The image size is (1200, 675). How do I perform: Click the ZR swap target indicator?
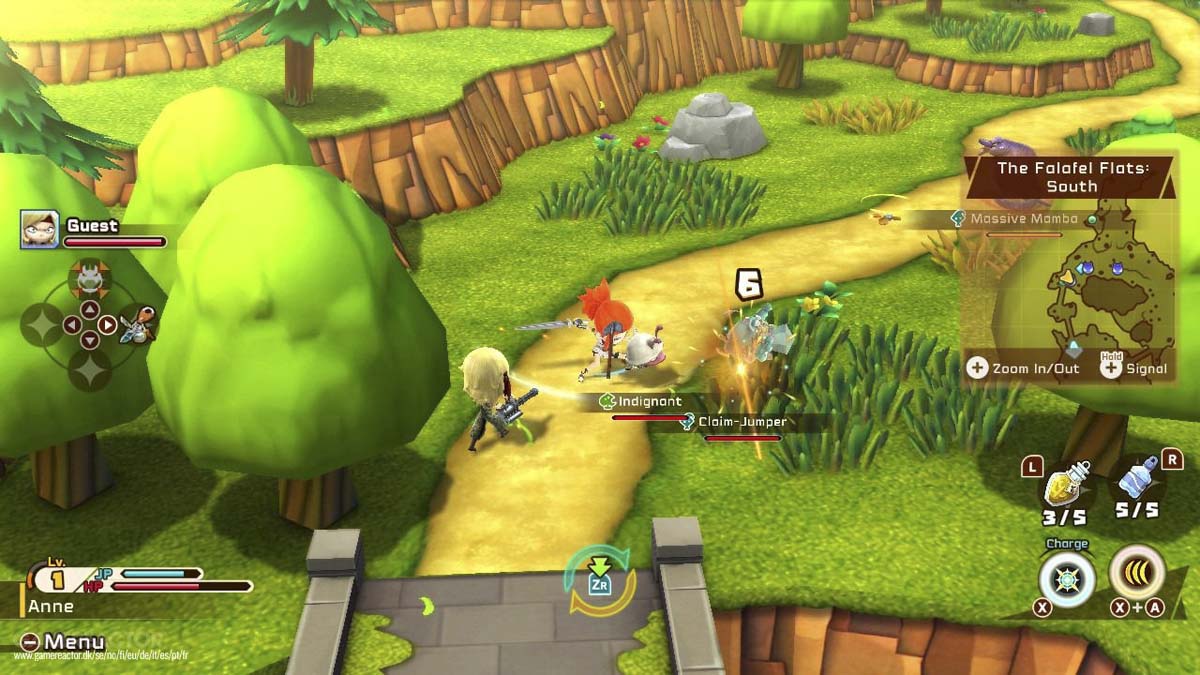[600, 581]
